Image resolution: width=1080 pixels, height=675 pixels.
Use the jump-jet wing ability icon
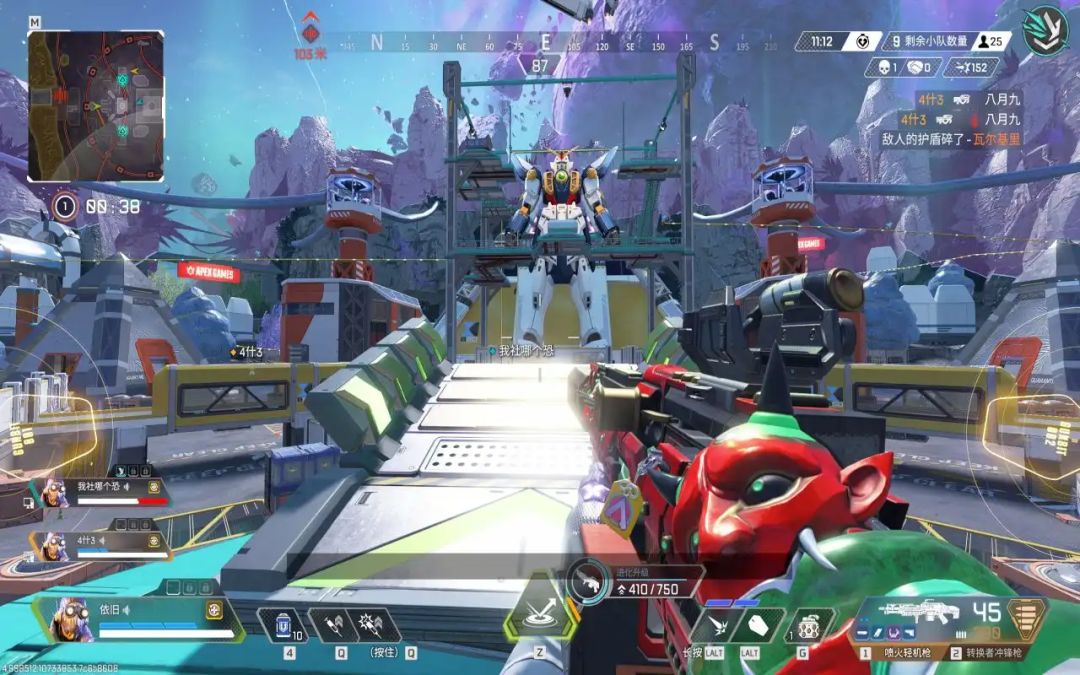[x=717, y=626]
